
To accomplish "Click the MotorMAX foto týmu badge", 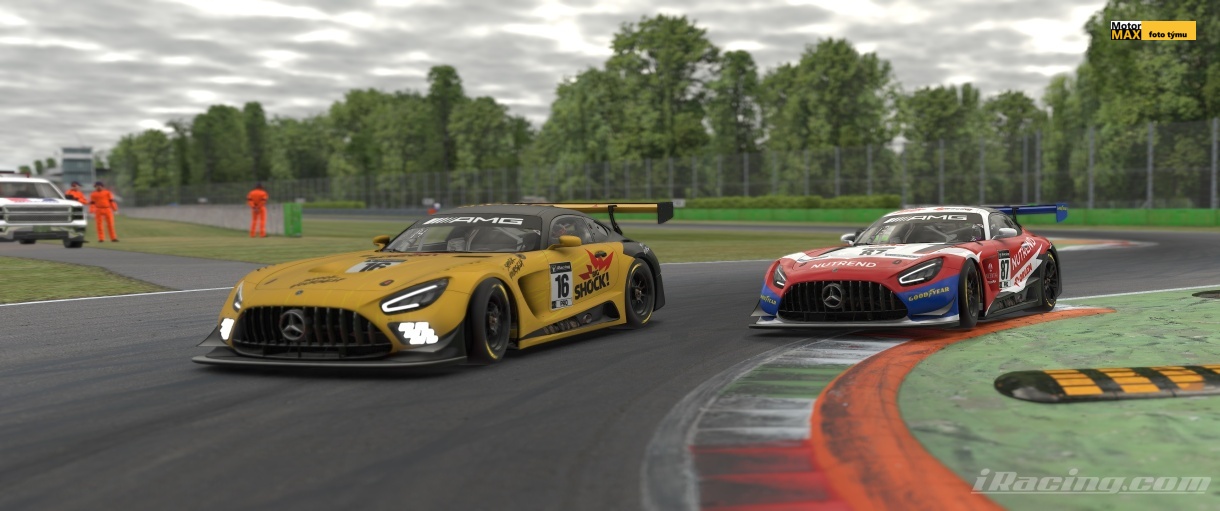I will pyautogui.click(x=1152, y=30).
